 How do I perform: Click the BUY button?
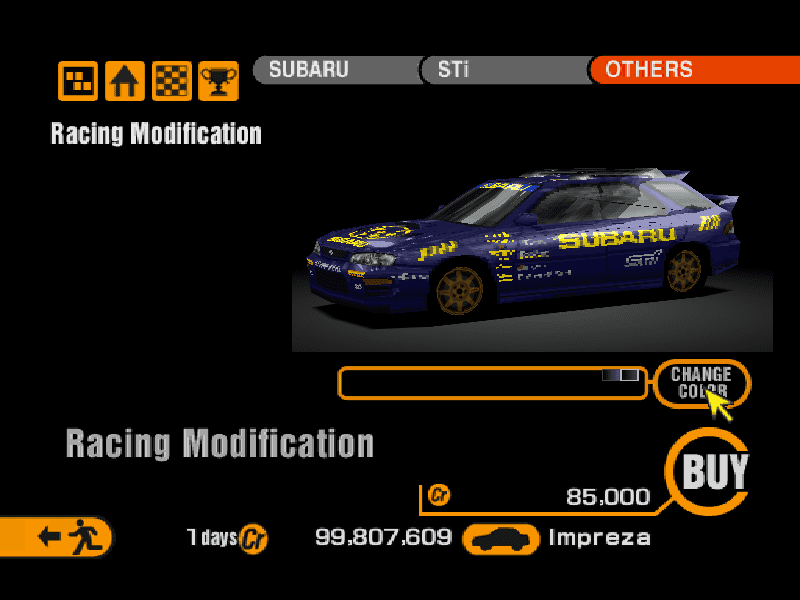click(x=713, y=472)
